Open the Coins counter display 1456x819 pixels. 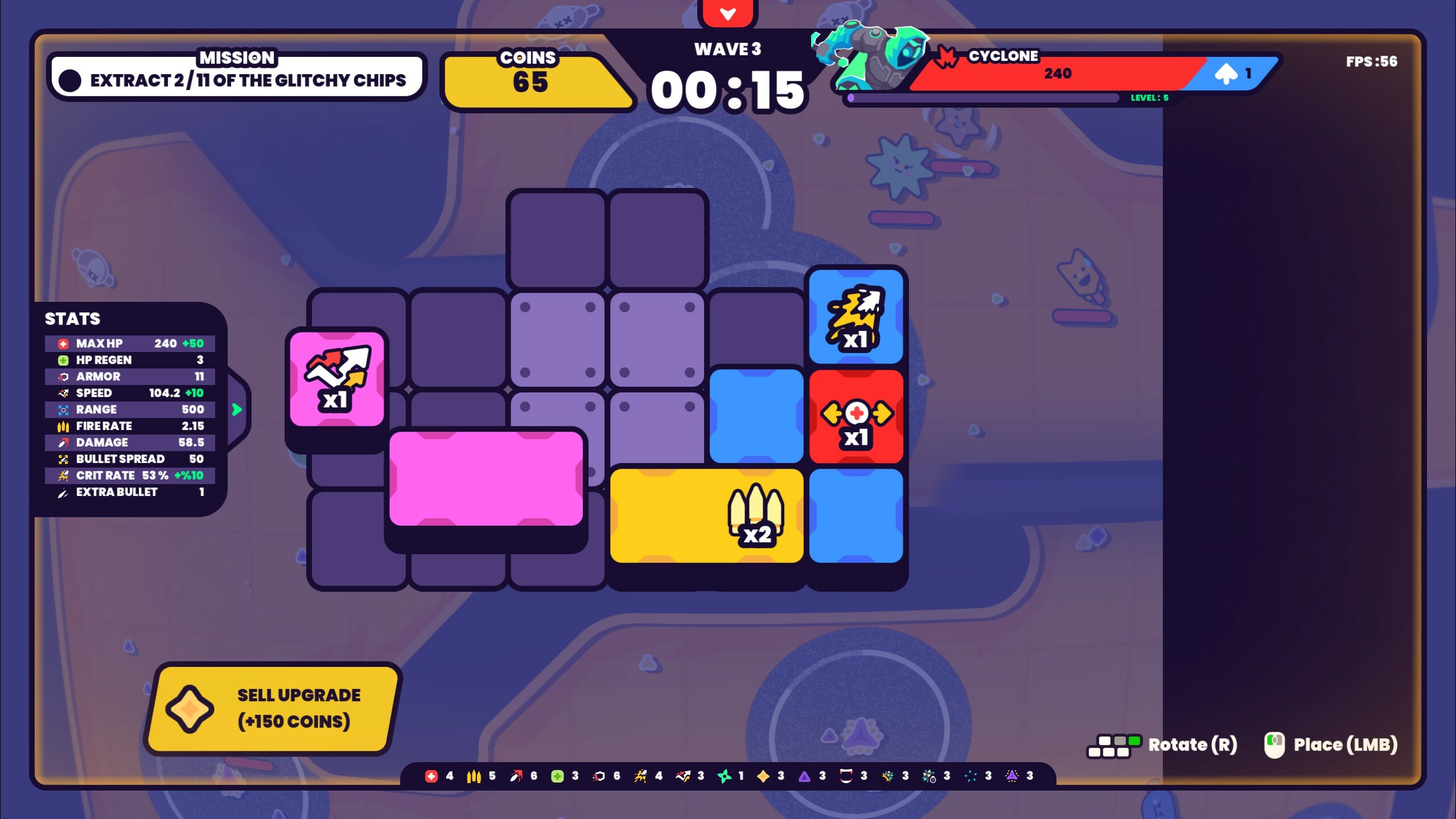coord(537,80)
